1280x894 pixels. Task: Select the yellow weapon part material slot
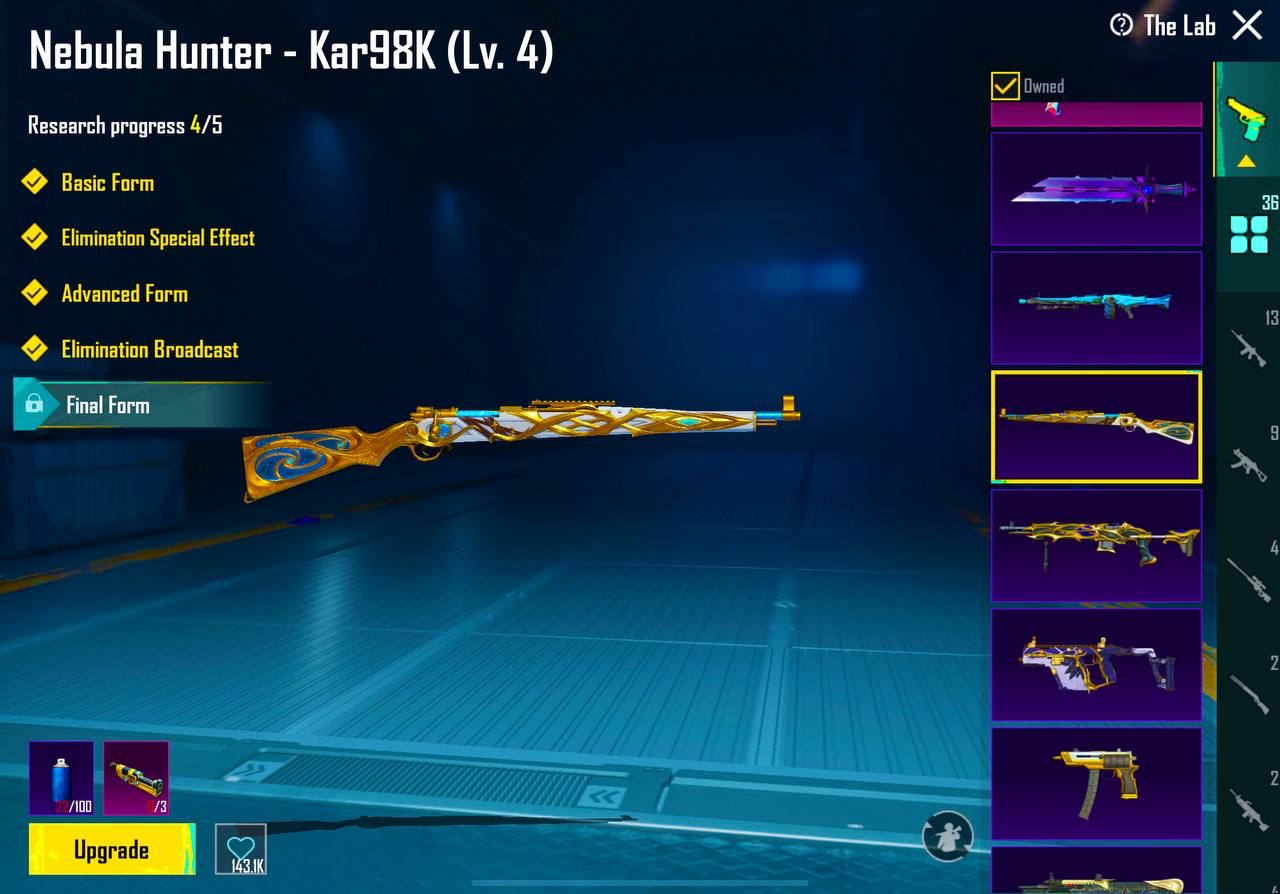tap(136, 777)
